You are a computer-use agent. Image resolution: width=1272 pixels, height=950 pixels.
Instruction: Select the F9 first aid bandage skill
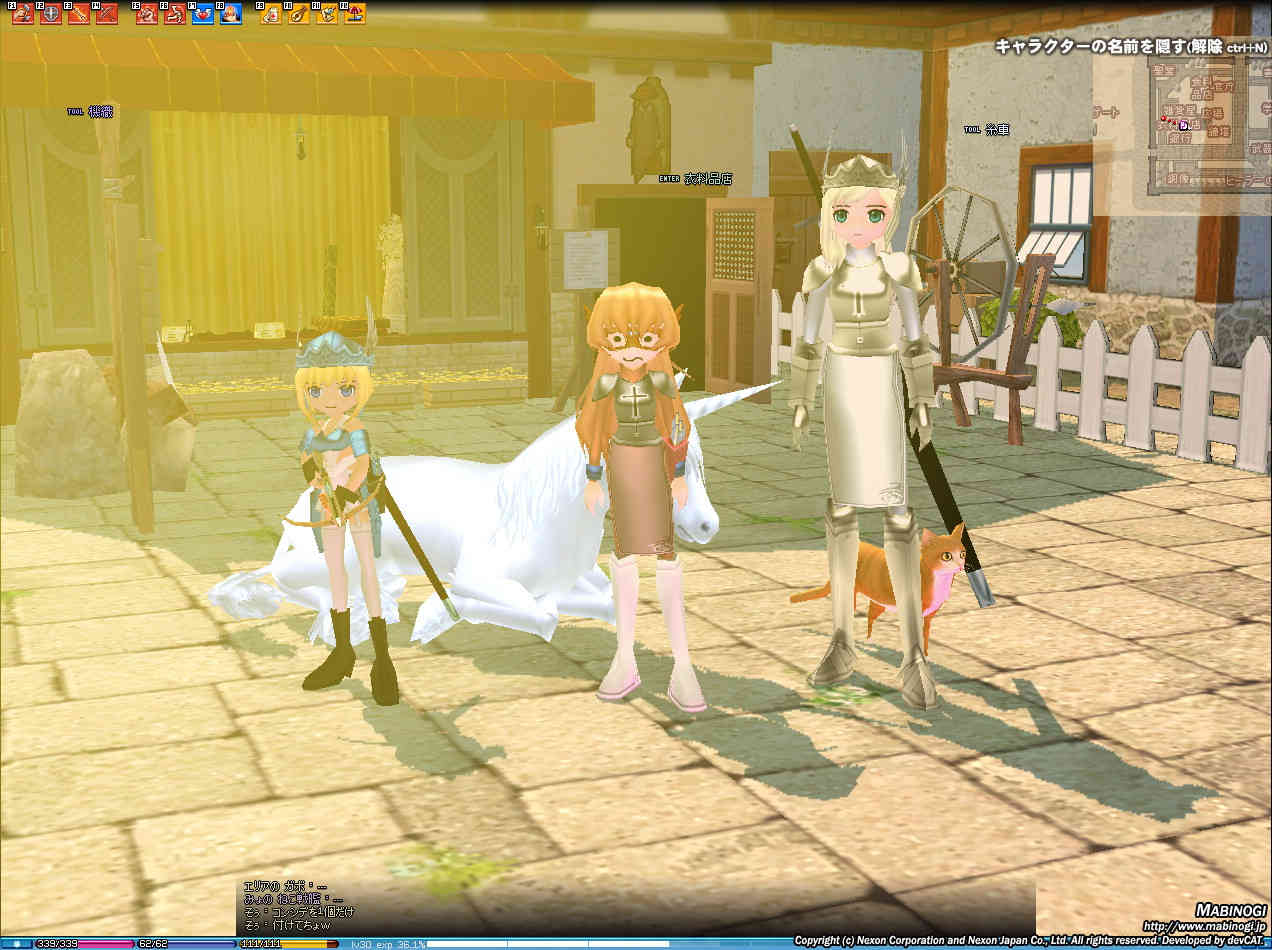[x=271, y=14]
